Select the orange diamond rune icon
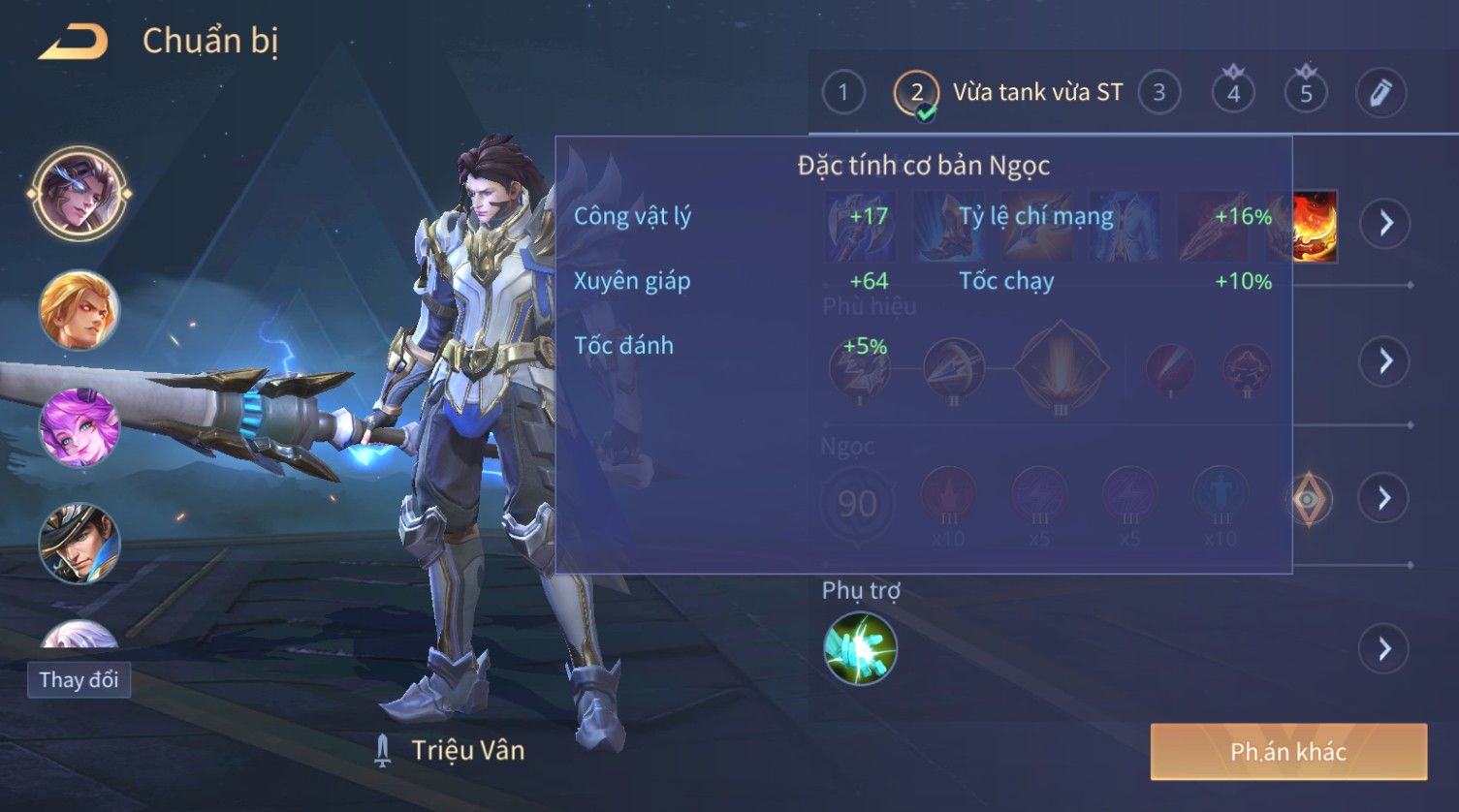1459x812 pixels. click(x=1309, y=499)
